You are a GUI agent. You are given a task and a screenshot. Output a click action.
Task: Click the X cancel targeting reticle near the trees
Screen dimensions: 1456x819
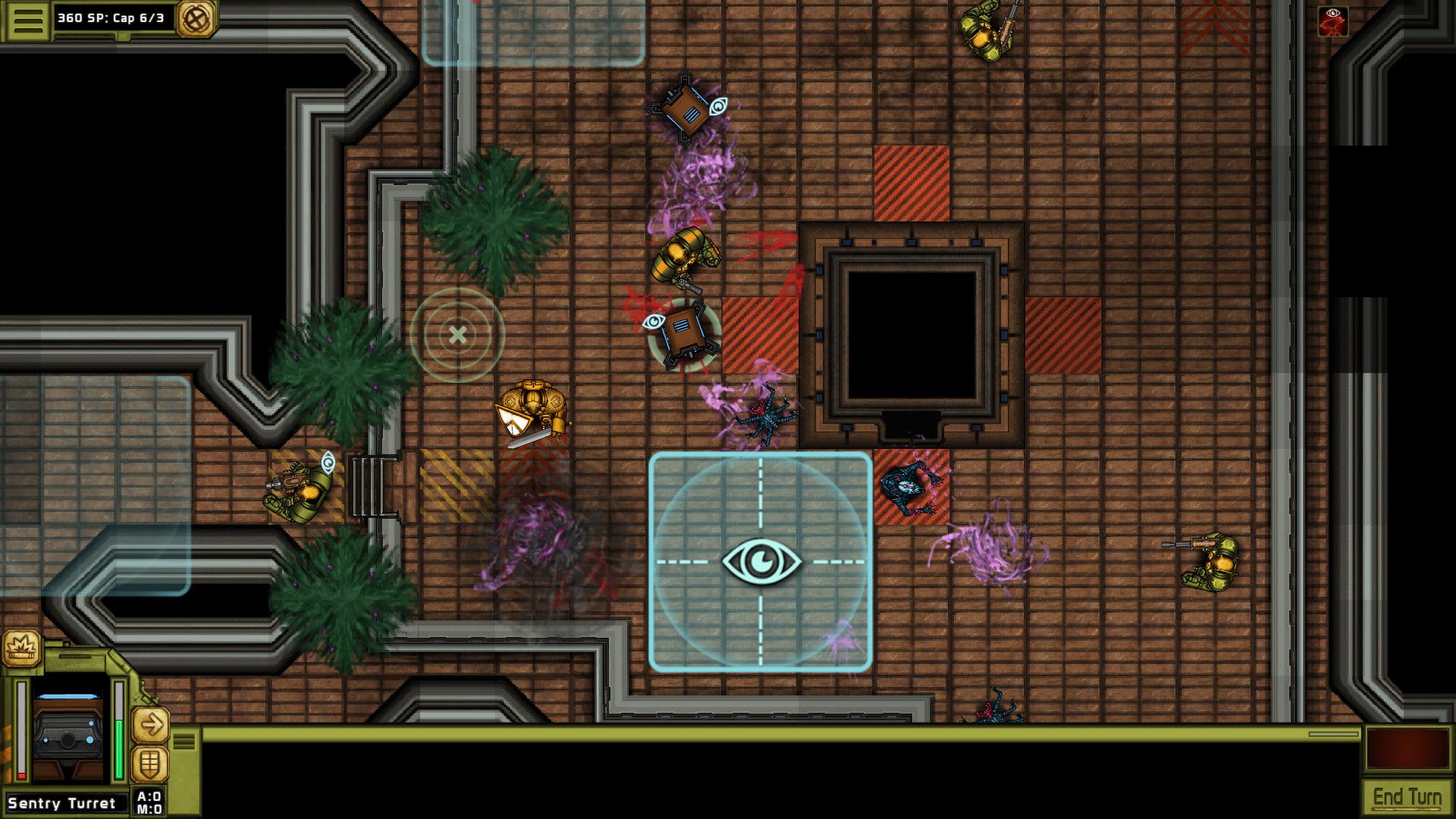click(457, 336)
